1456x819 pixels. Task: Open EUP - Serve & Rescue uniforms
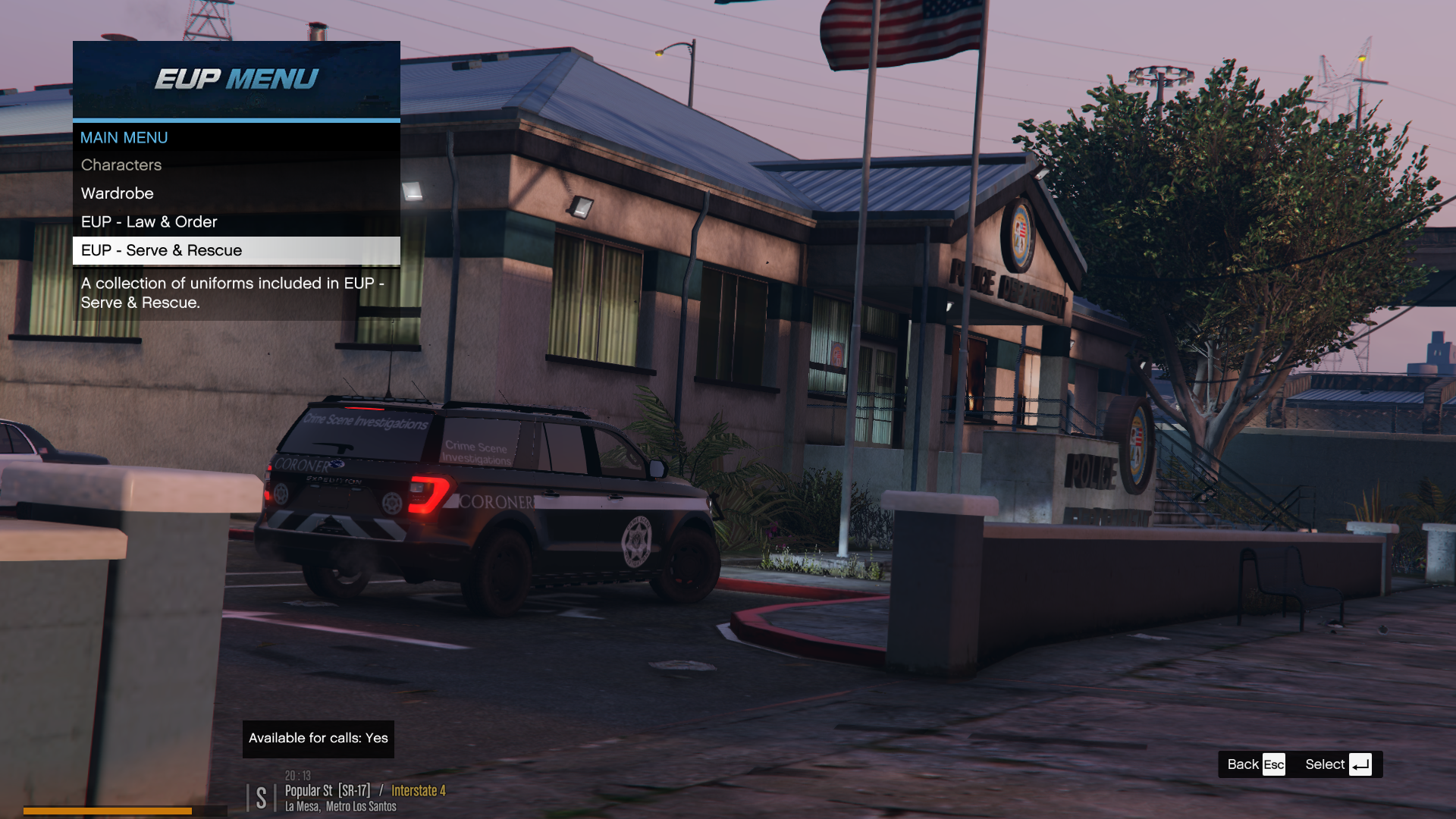pos(162,251)
